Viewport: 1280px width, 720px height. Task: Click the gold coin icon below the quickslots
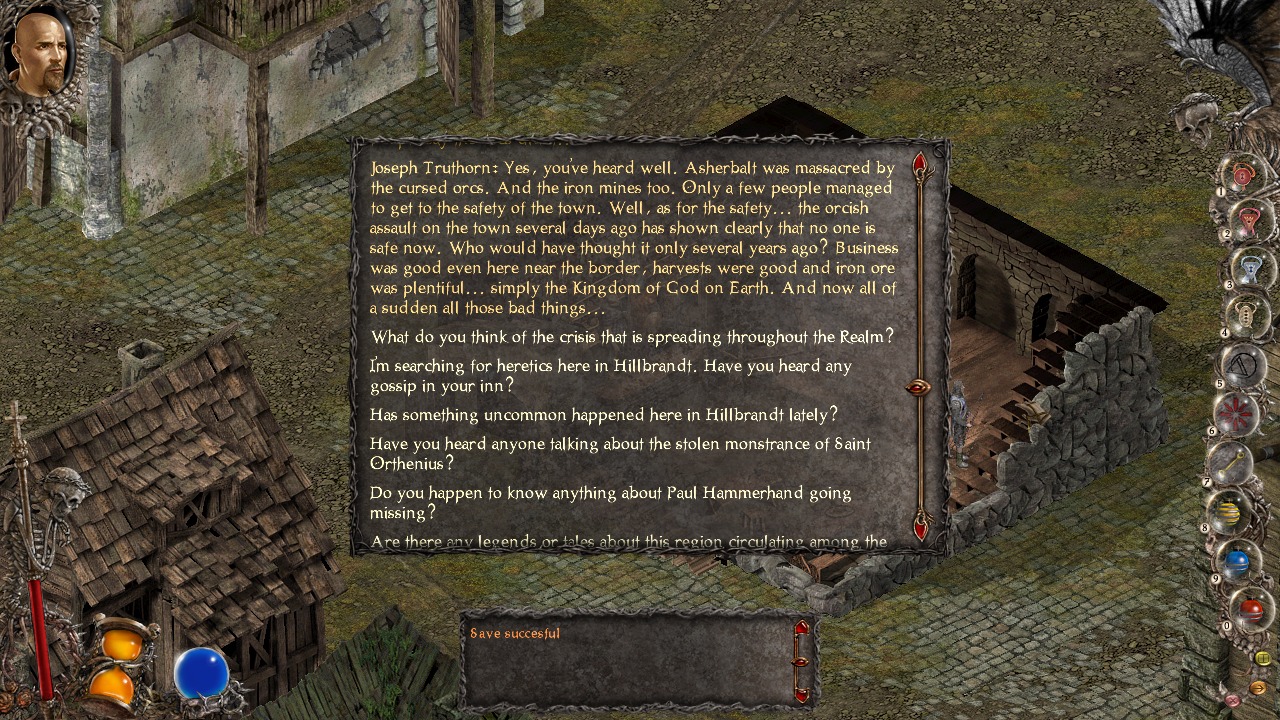(1263, 658)
